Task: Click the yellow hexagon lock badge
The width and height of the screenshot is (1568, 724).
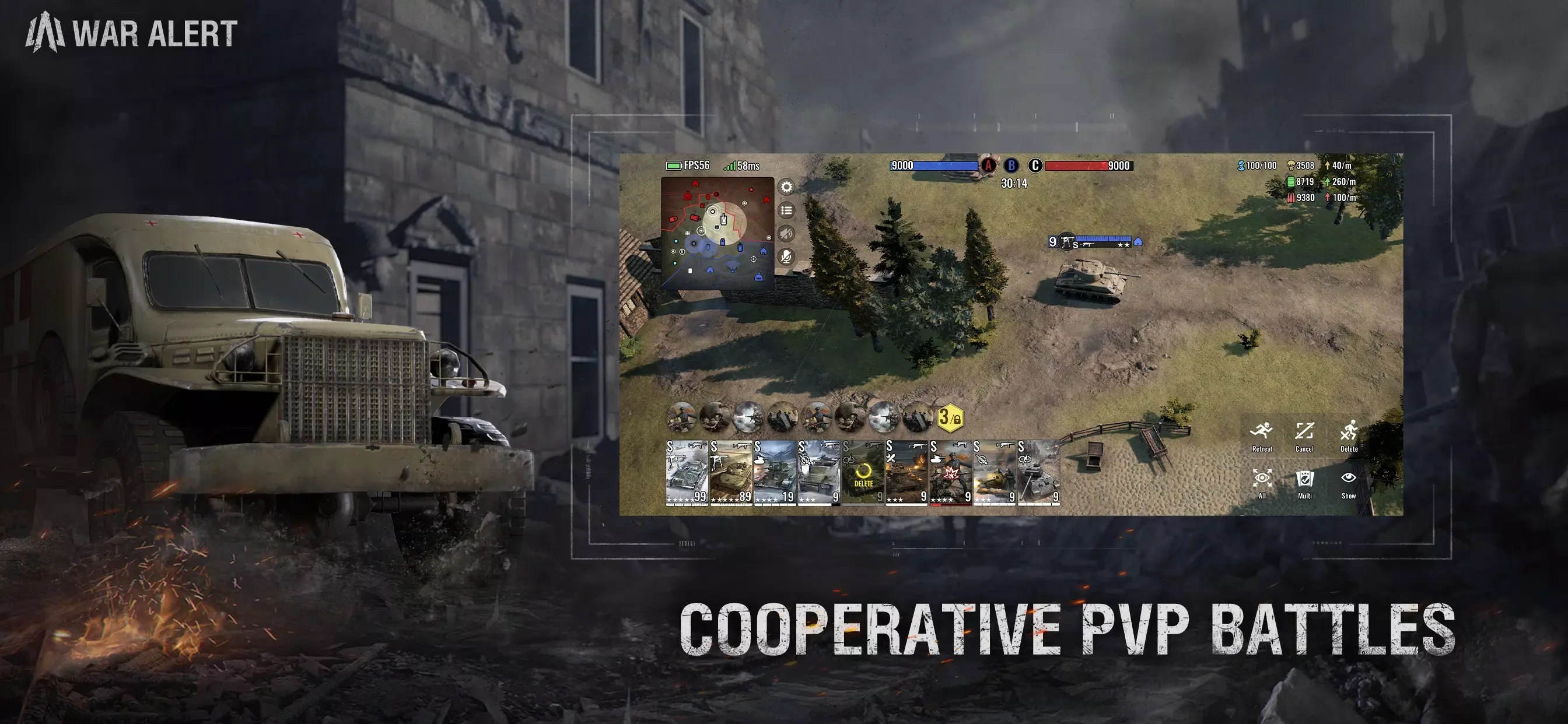Action: (950, 417)
